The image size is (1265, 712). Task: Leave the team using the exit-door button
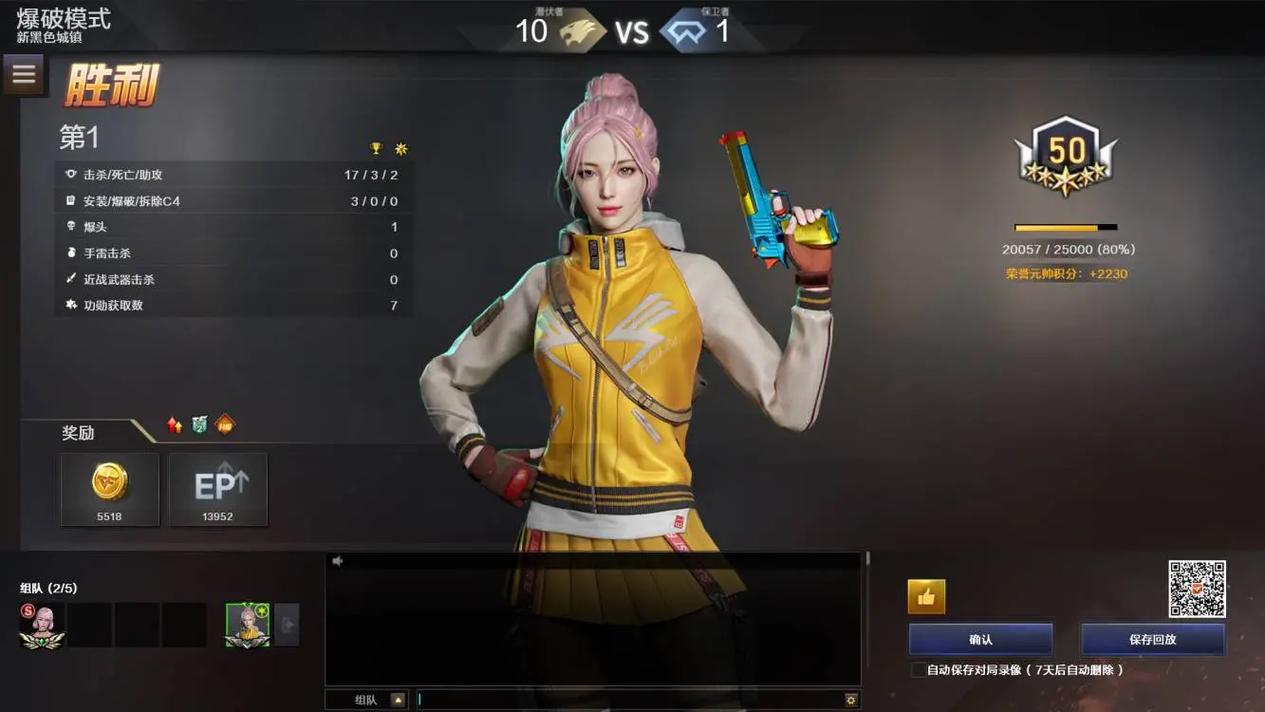tap(287, 625)
